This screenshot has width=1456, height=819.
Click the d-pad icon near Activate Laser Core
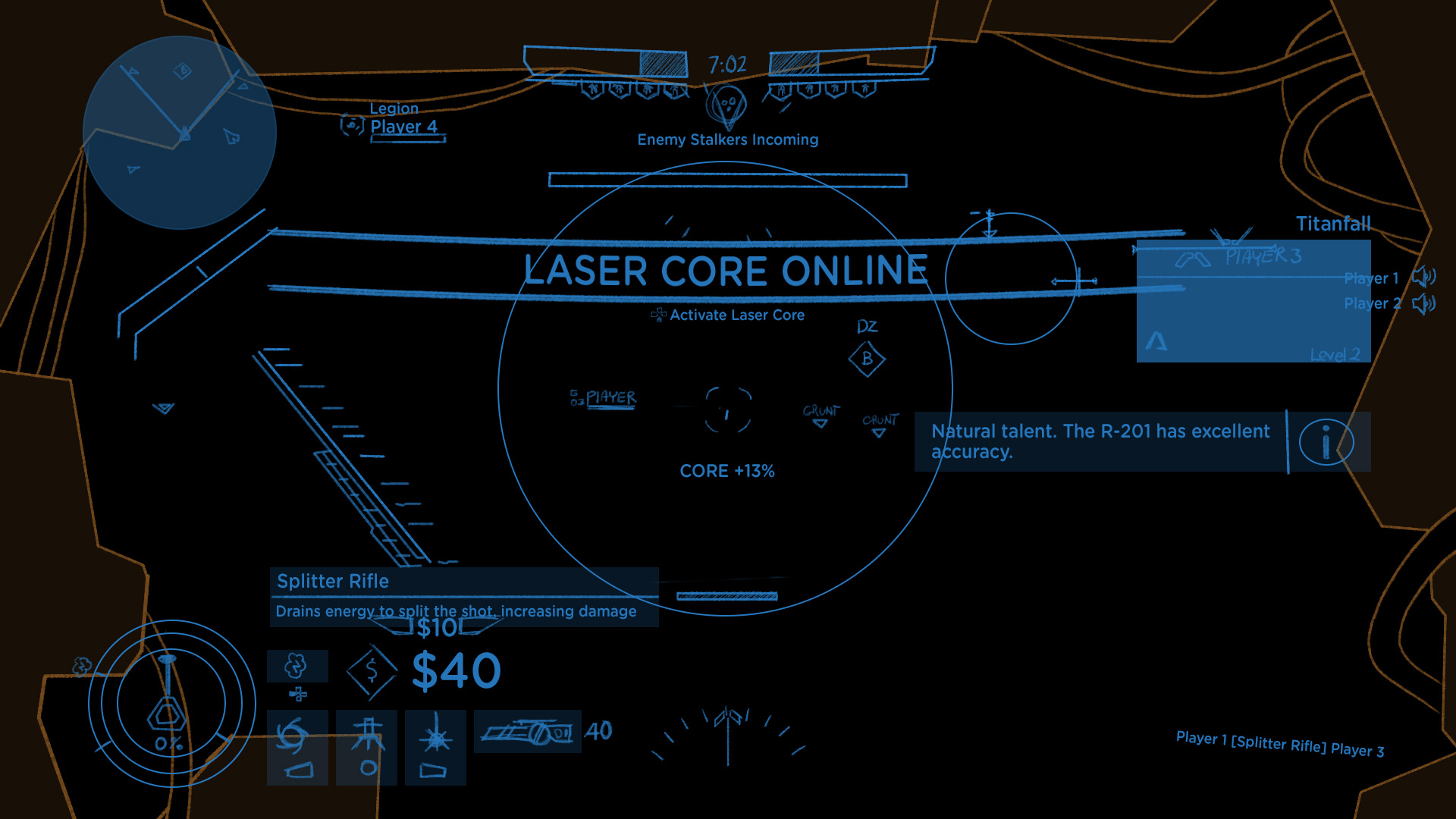click(x=659, y=315)
